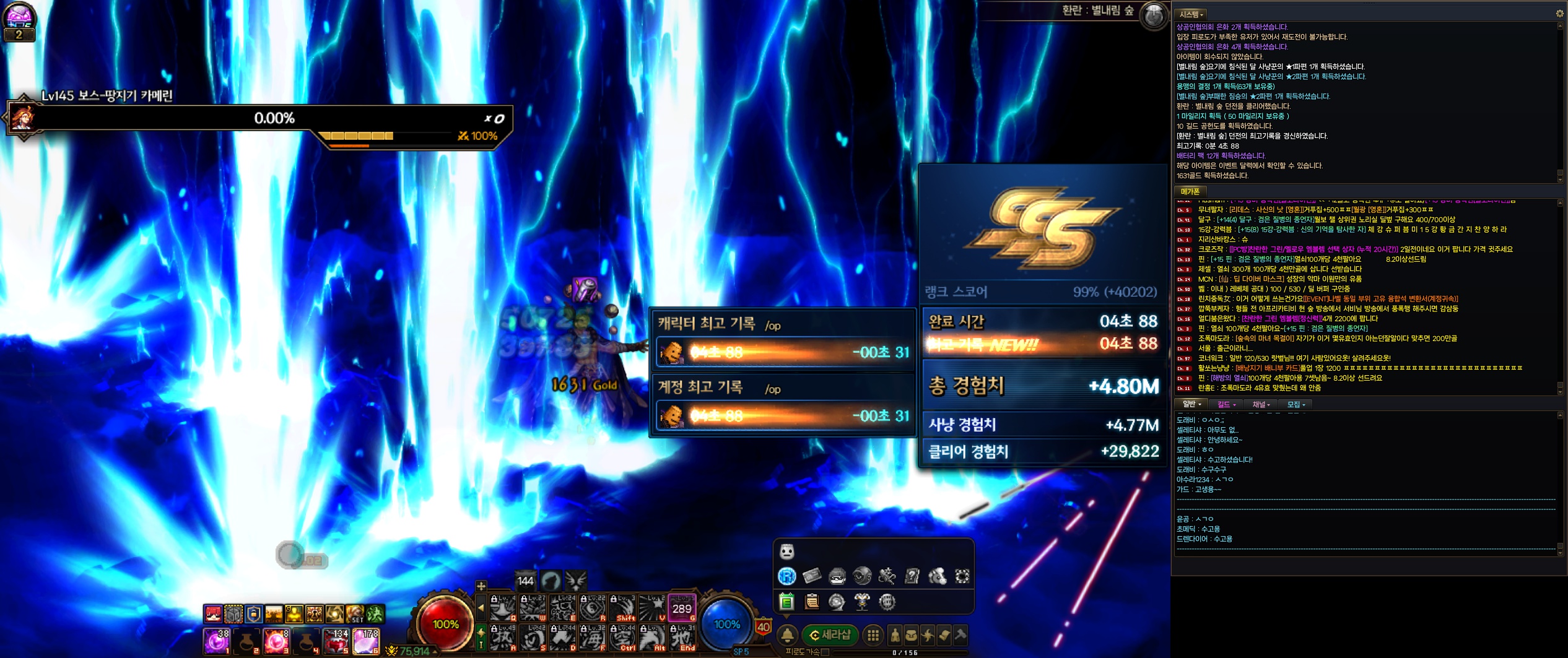Use the purple orb consumable in slot 1
The width and height of the screenshot is (1568, 658).
(x=217, y=641)
